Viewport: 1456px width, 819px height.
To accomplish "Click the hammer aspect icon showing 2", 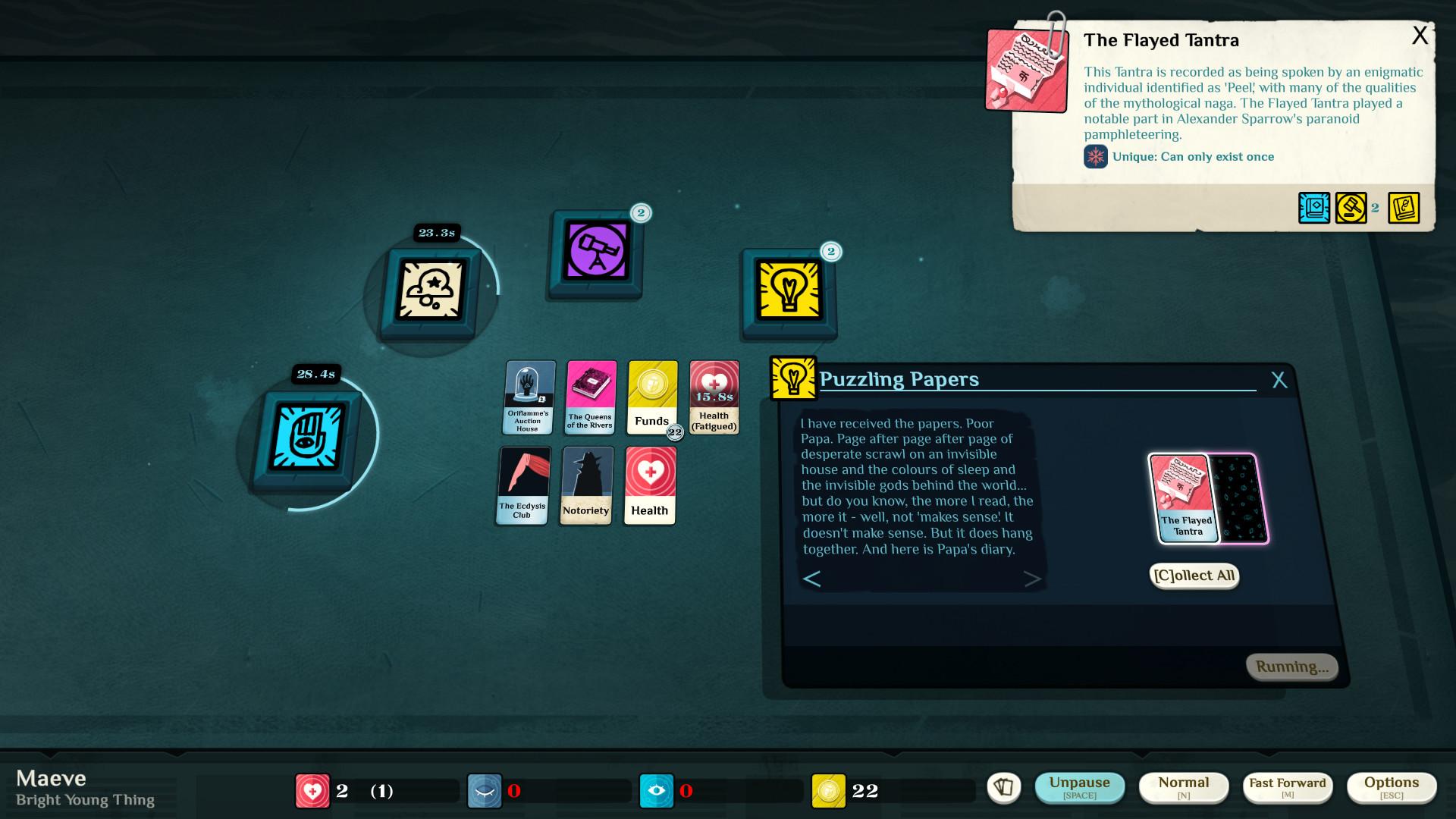I will point(1351,207).
